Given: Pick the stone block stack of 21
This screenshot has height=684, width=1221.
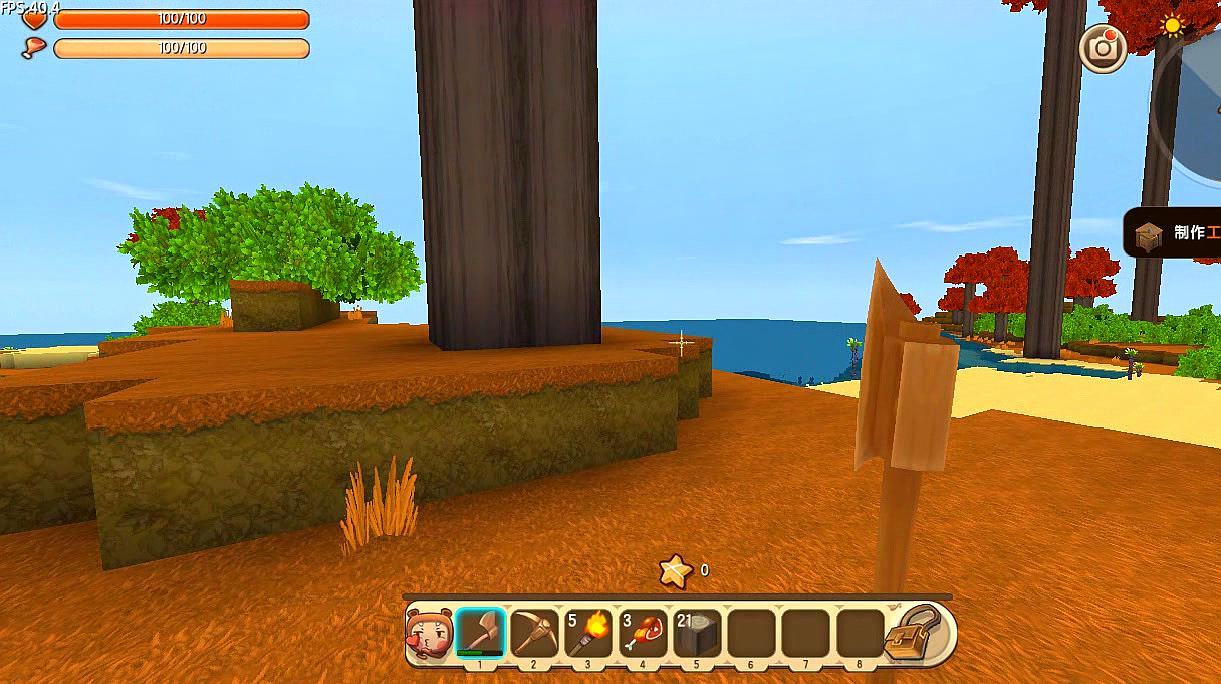Looking at the screenshot, I should [x=697, y=632].
